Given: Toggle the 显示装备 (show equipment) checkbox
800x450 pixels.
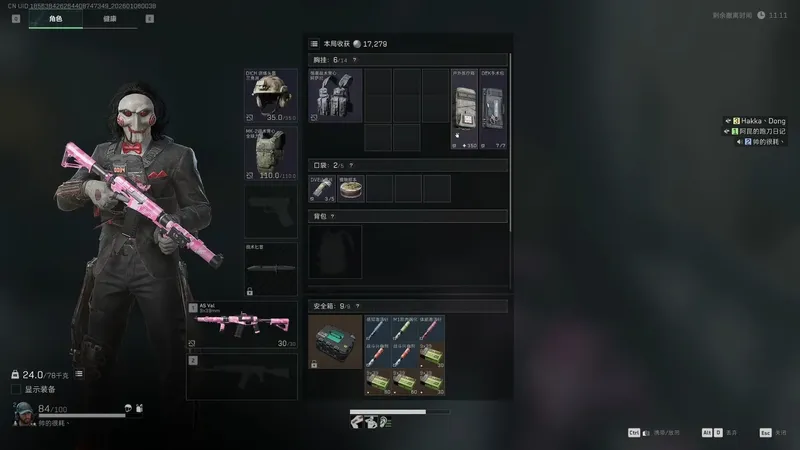Looking at the screenshot, I should coord(15,389).
